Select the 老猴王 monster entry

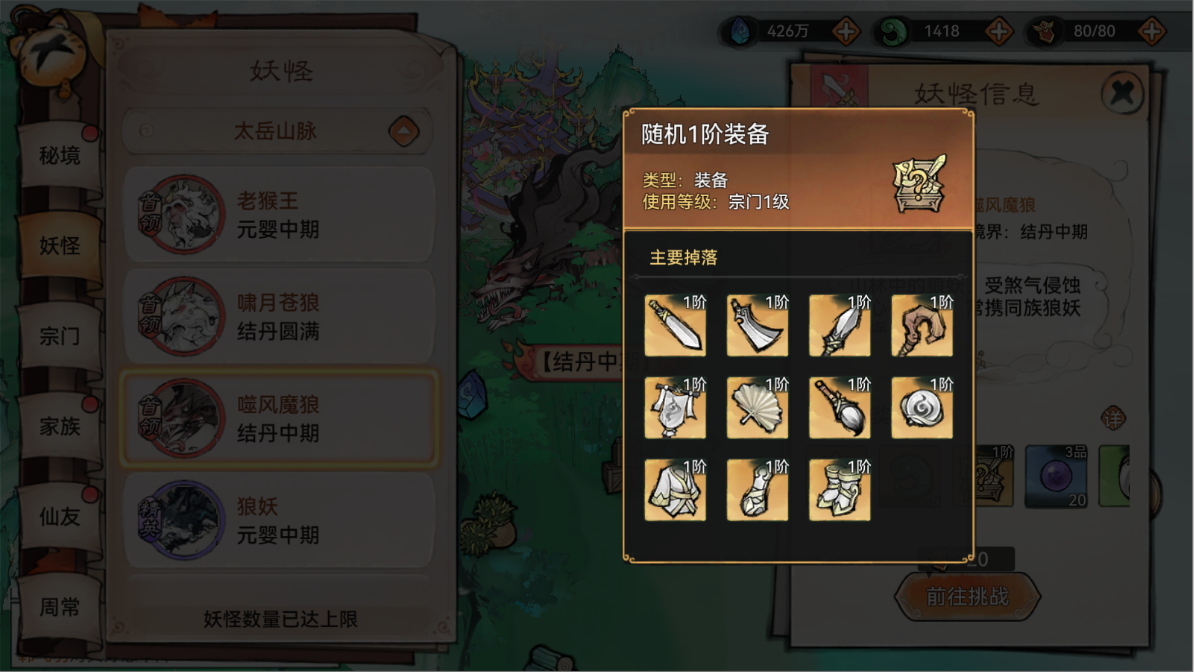pos(278,215)
